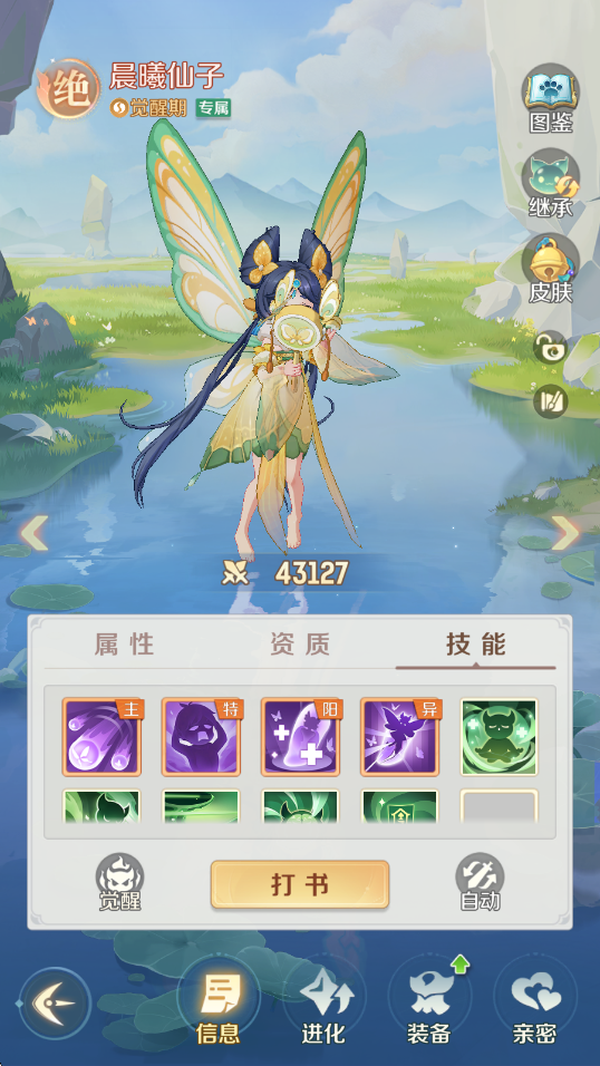Toggle the 自动 auto button
The image size is (600, 1066).
click(479, 882)
